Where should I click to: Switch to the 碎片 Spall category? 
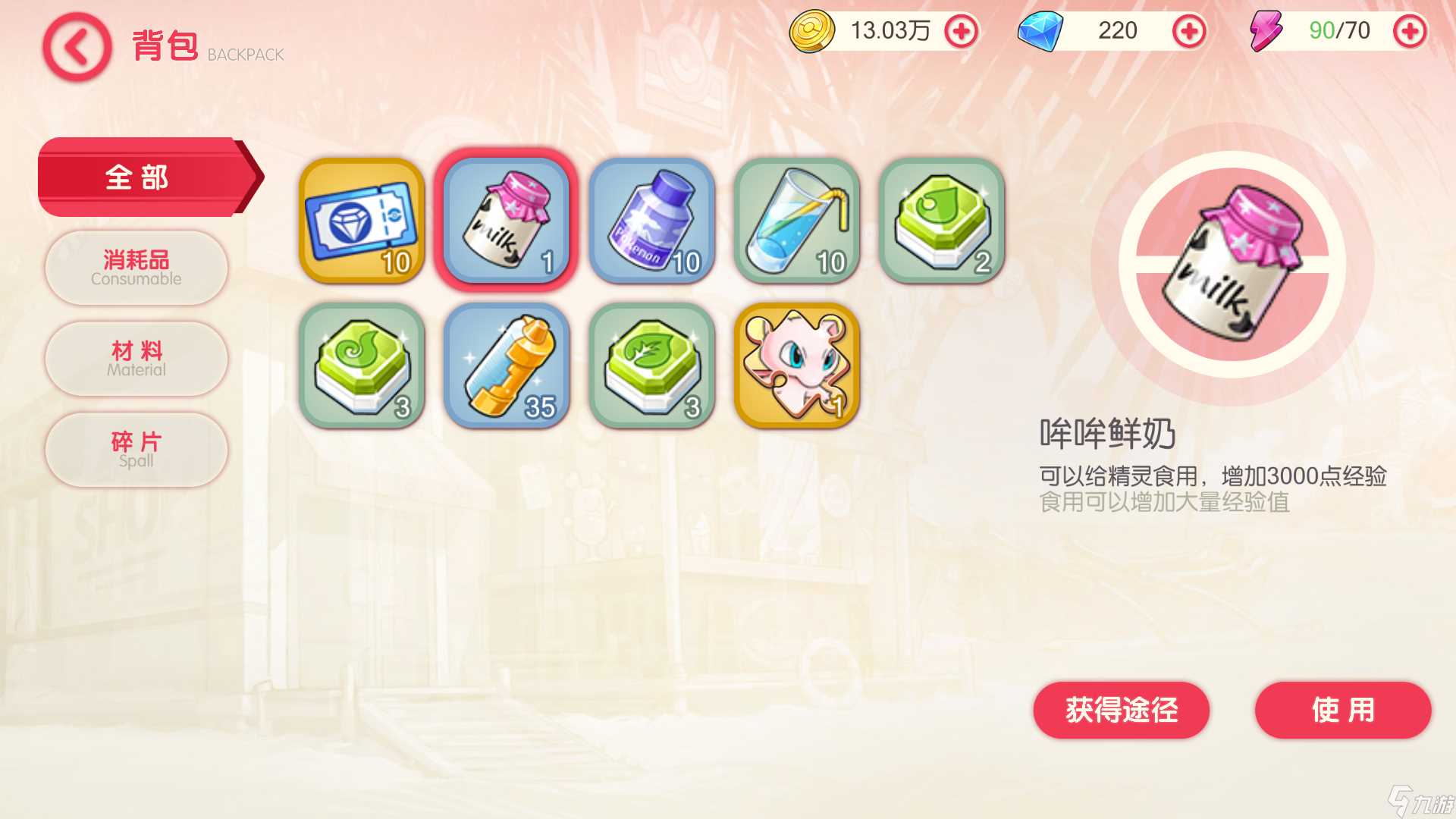click(135, 450)
